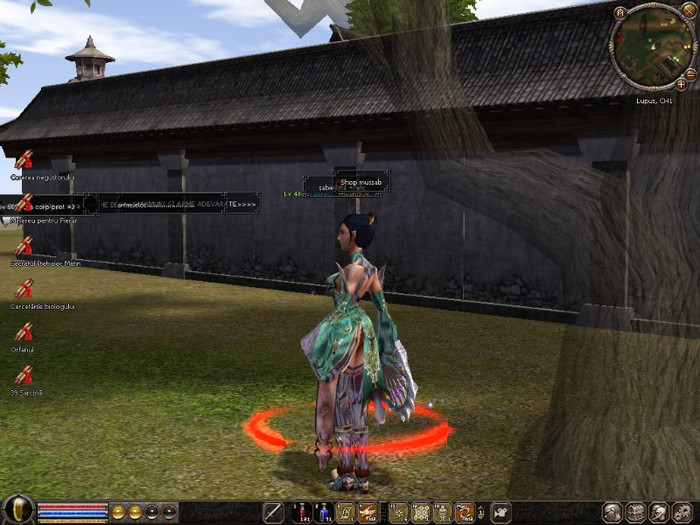The image size is (700, 525).
Task: Click the first gold coin button beside the status bars
Action: (x=119, y=512)
